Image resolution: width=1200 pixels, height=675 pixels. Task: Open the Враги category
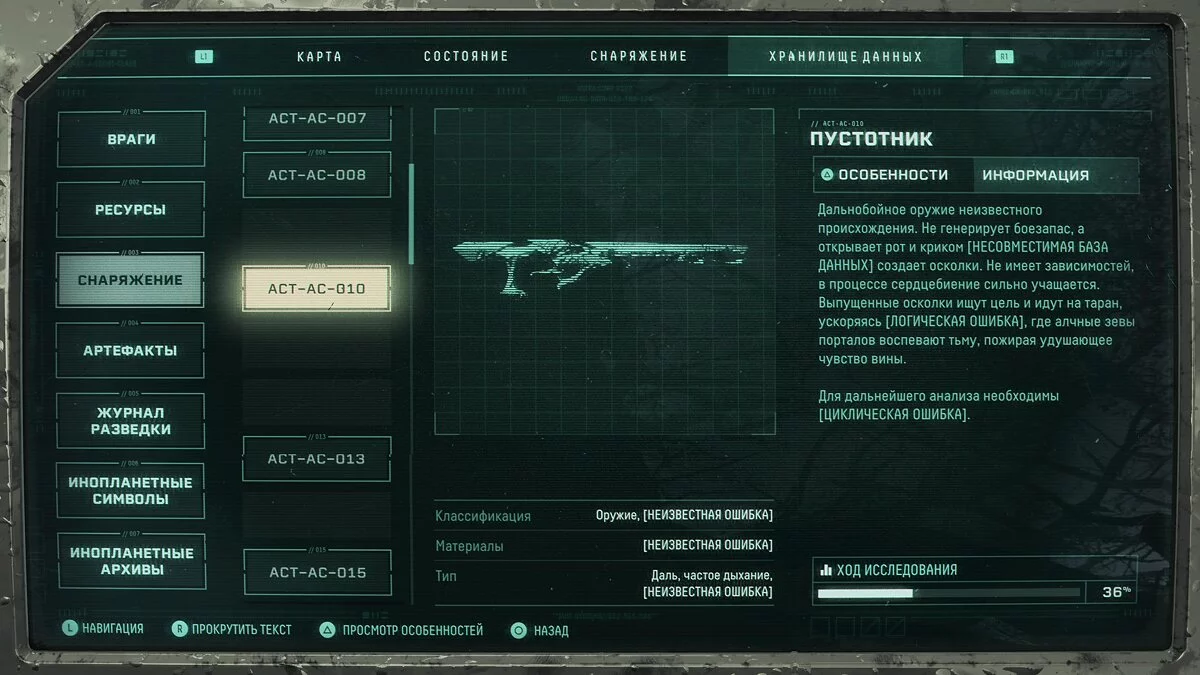[x=131, y=140]
